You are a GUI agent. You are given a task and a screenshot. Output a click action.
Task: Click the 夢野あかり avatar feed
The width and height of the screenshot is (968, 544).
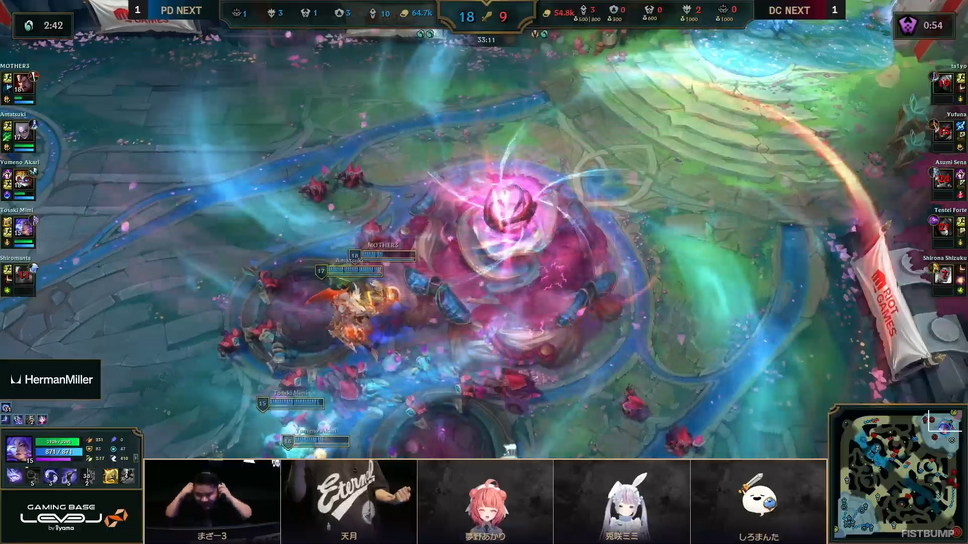485,500
